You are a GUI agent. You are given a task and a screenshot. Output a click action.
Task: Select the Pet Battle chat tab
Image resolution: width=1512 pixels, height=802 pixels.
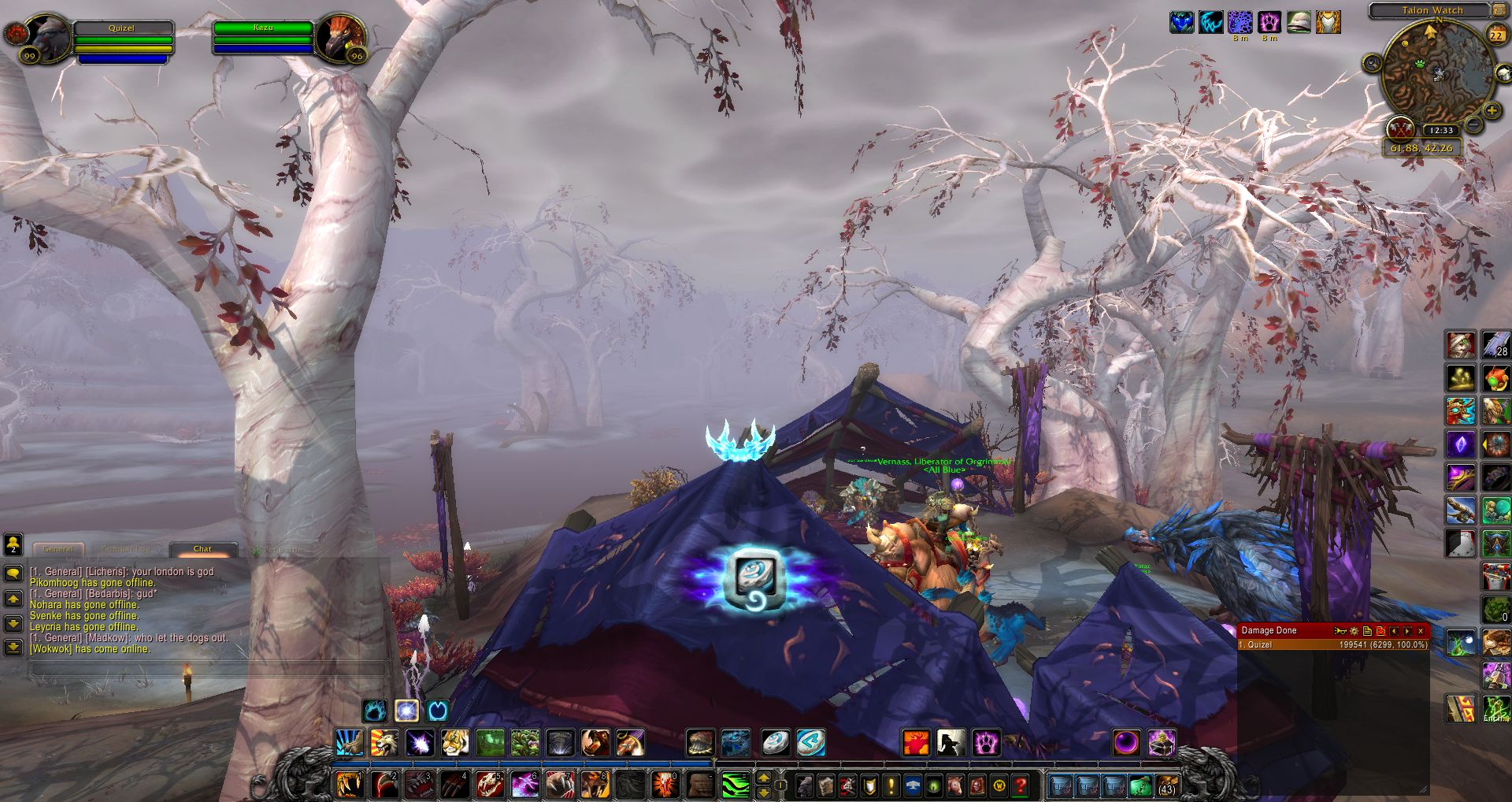click(x=276, y=549)
